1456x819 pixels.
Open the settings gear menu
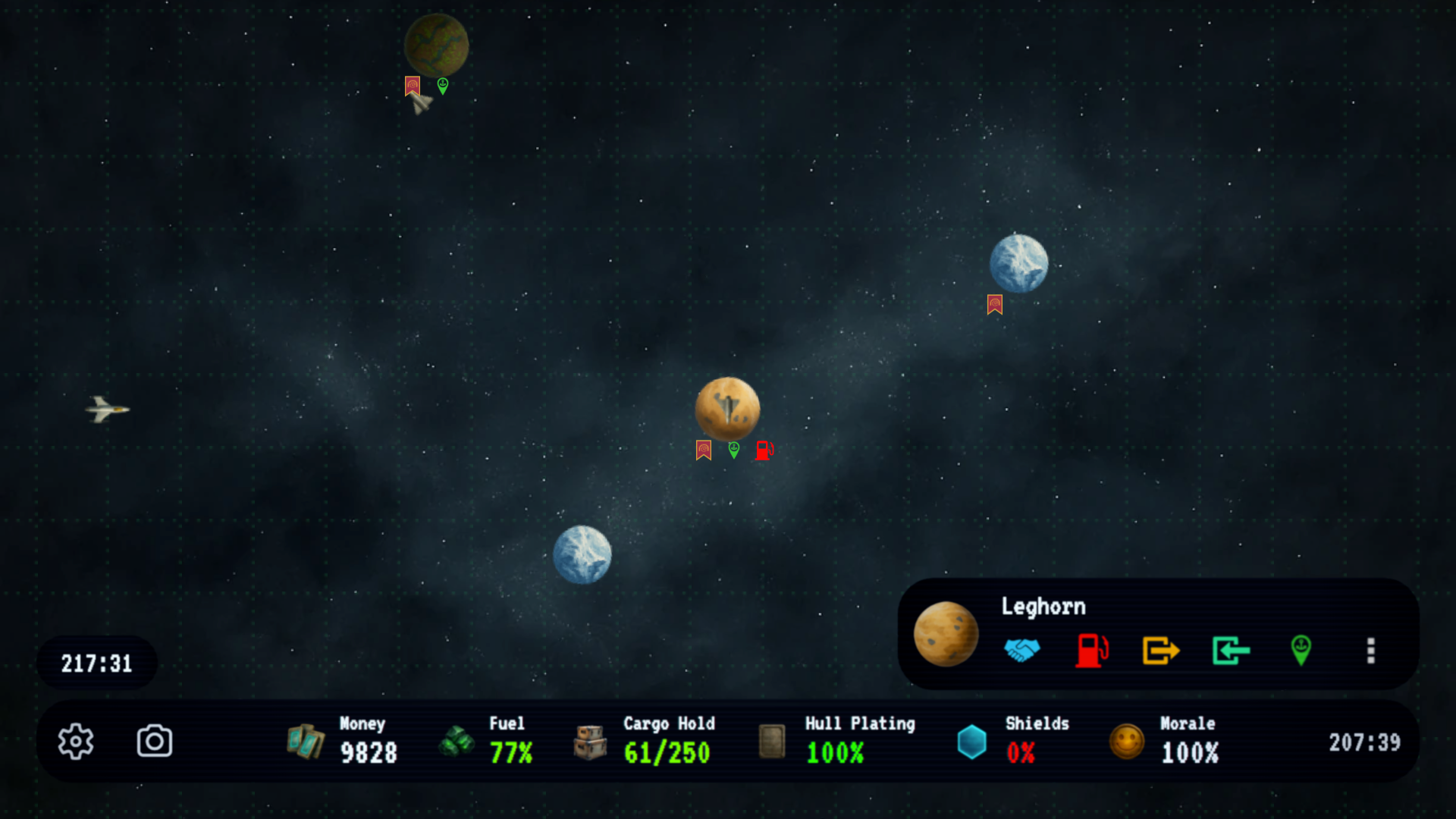(x=76, y=741)
